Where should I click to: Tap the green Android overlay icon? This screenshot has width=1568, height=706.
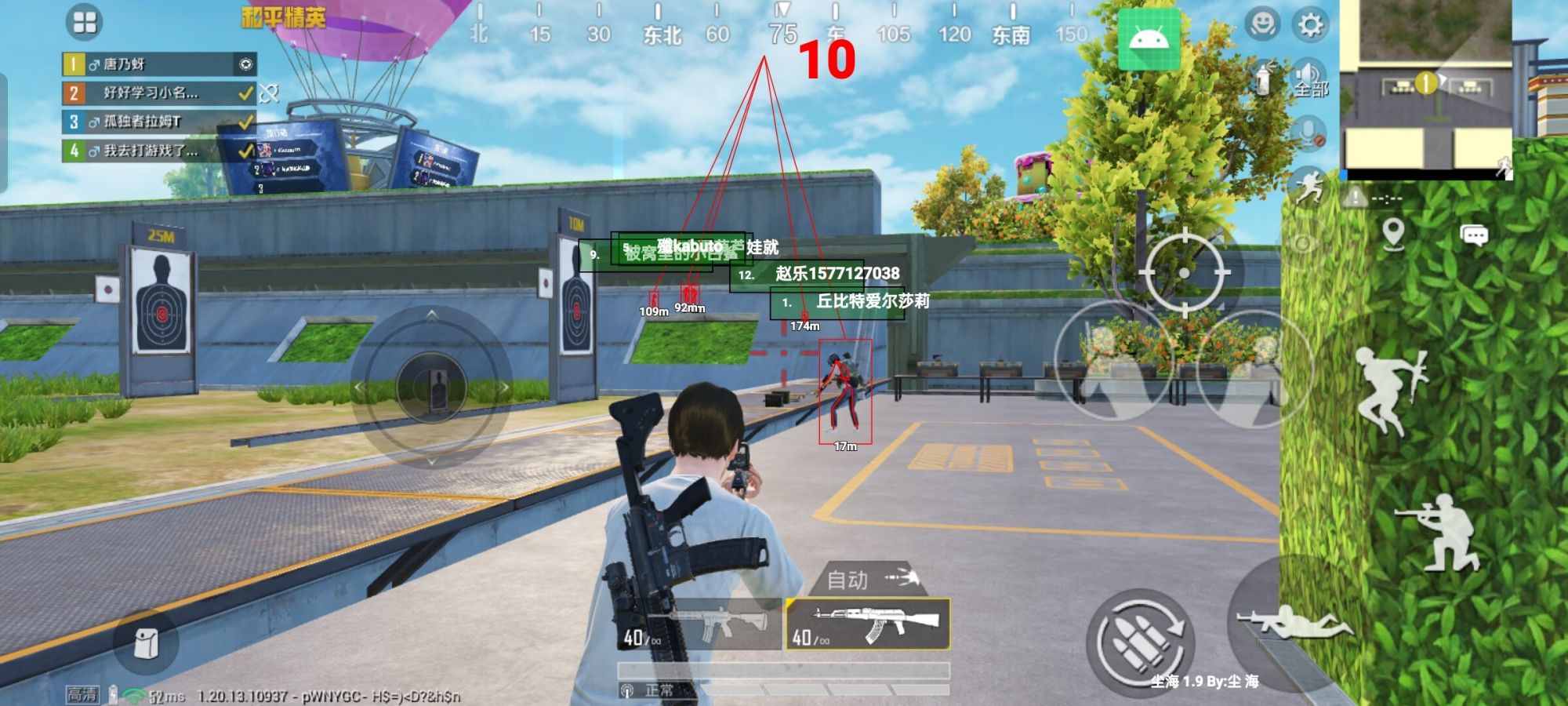point(1149,41)
